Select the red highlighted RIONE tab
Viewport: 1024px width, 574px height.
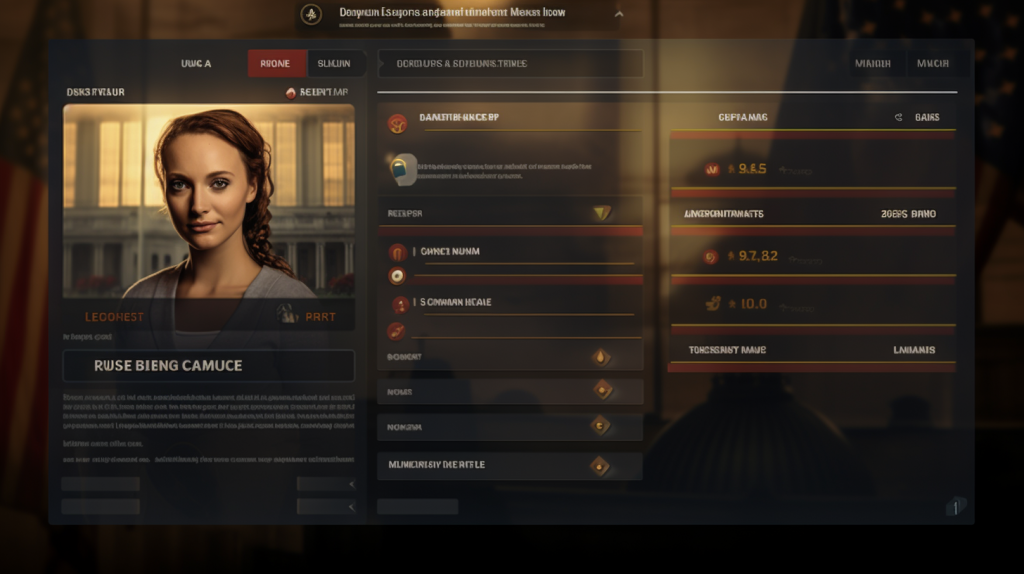276,63
